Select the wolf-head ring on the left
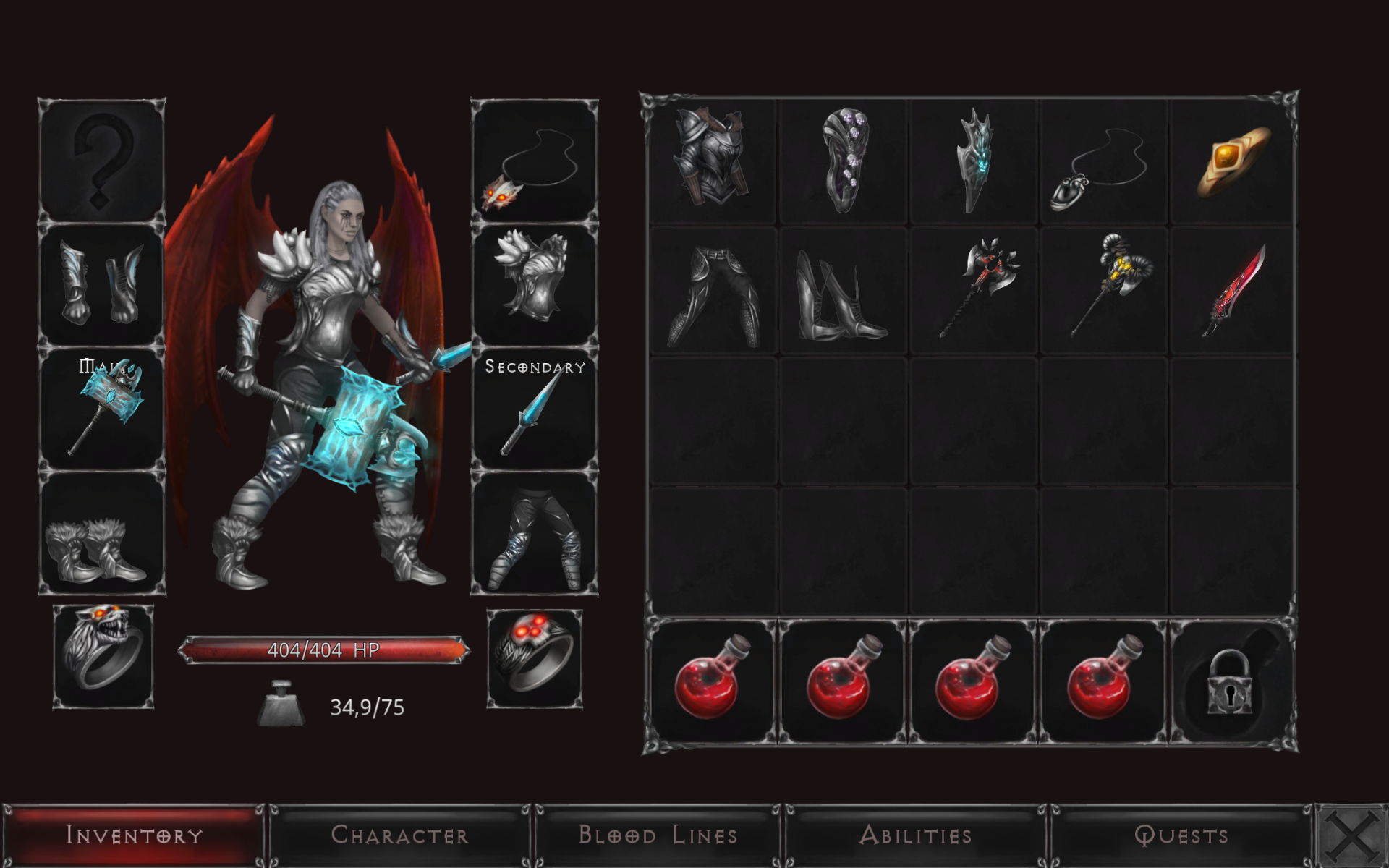Viewport: 1389px width, 868px height. 103,658
